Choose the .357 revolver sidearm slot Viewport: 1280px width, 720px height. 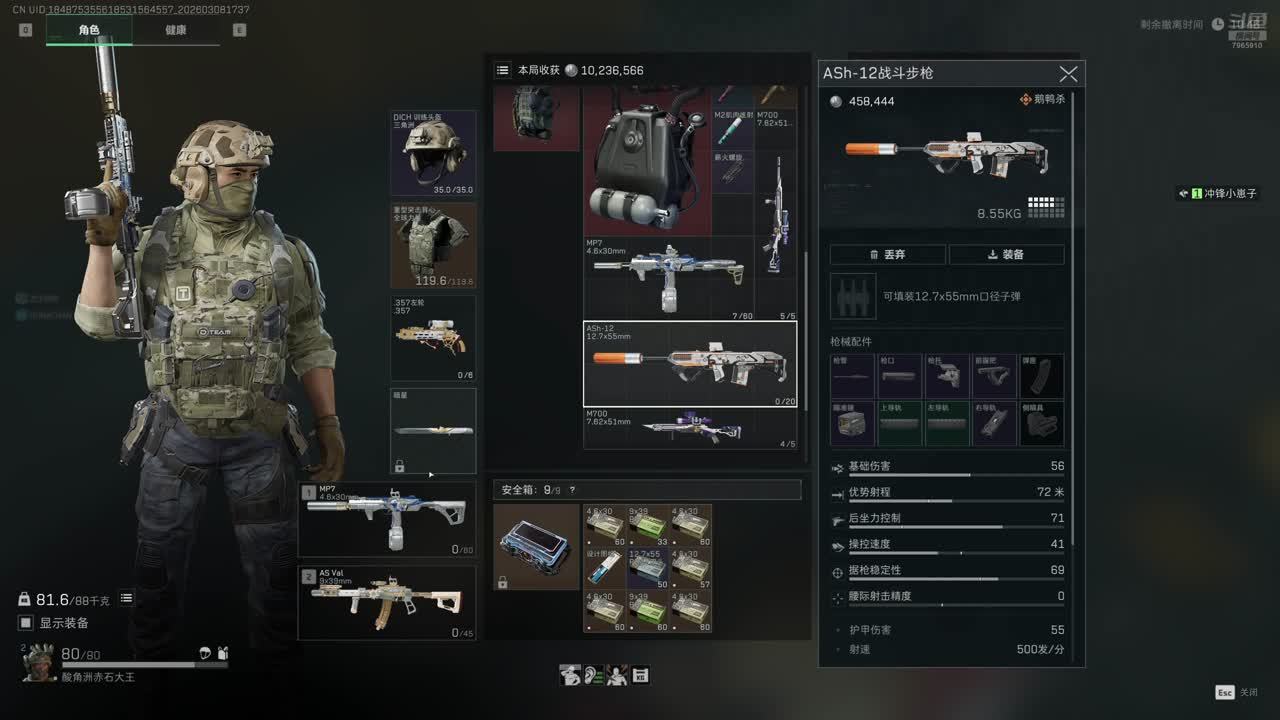(x=433, y=338)
